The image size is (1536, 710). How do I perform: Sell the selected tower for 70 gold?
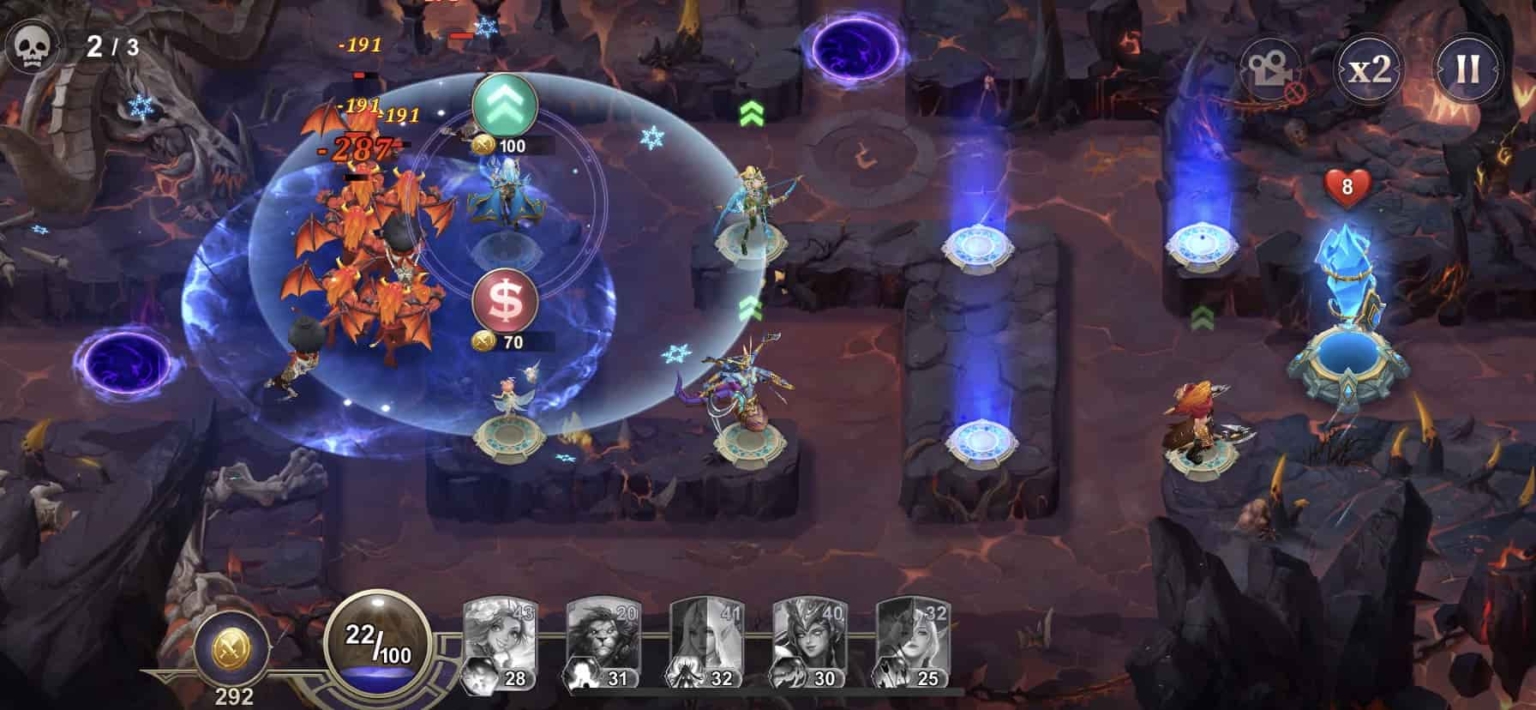pos(505,301)
